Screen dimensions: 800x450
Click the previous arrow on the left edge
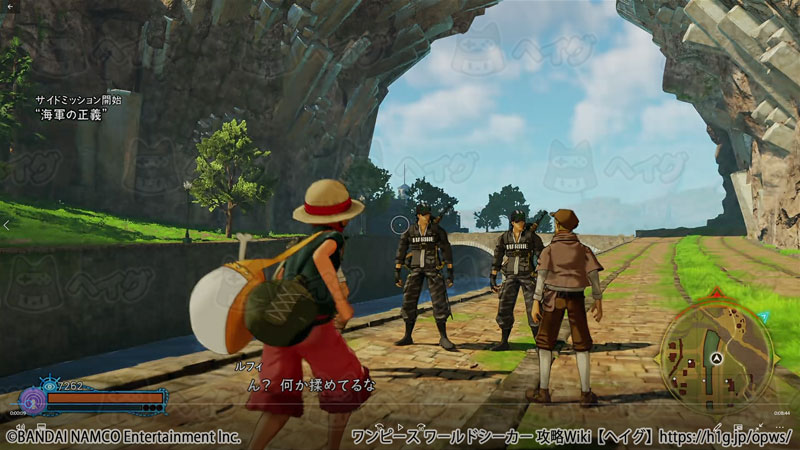(8, 226)
